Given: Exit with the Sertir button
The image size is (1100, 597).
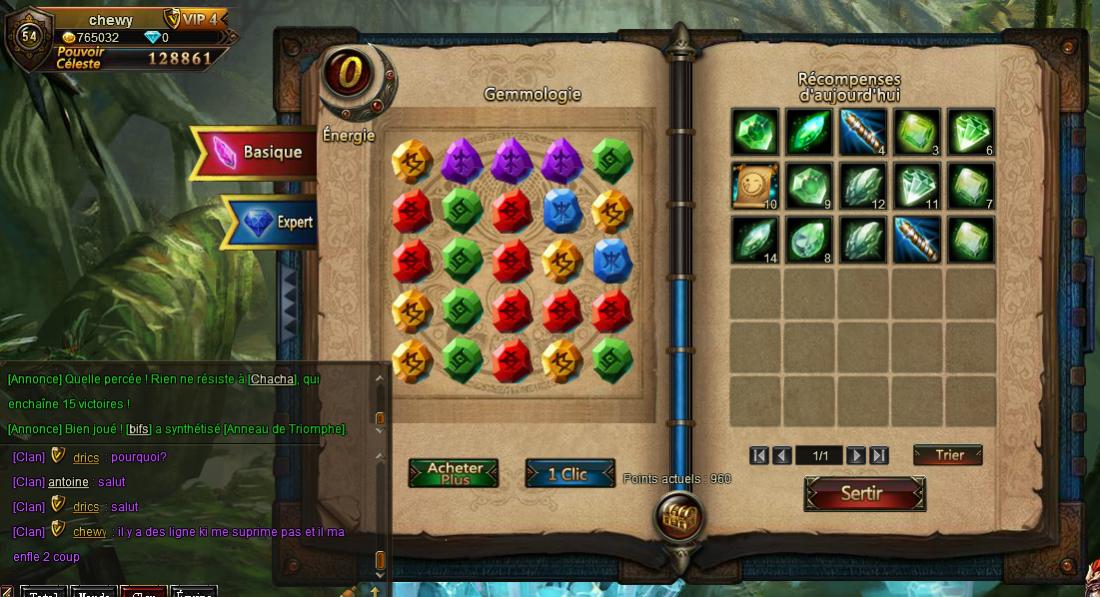Looking at the screenshot, I should (864, 493).
